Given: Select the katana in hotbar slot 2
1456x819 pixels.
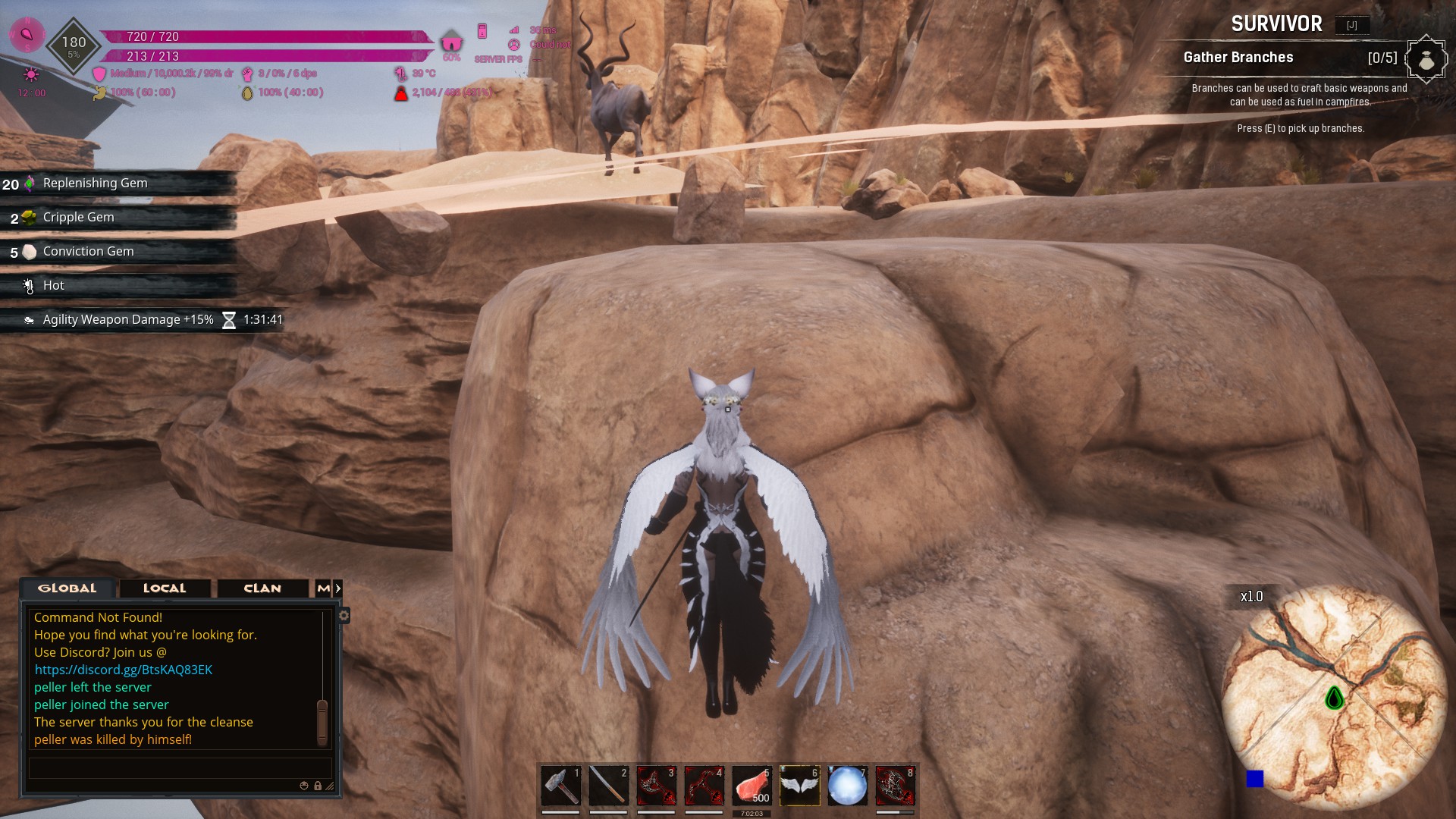Looking at the screenshot, I should tap(609, 786).
